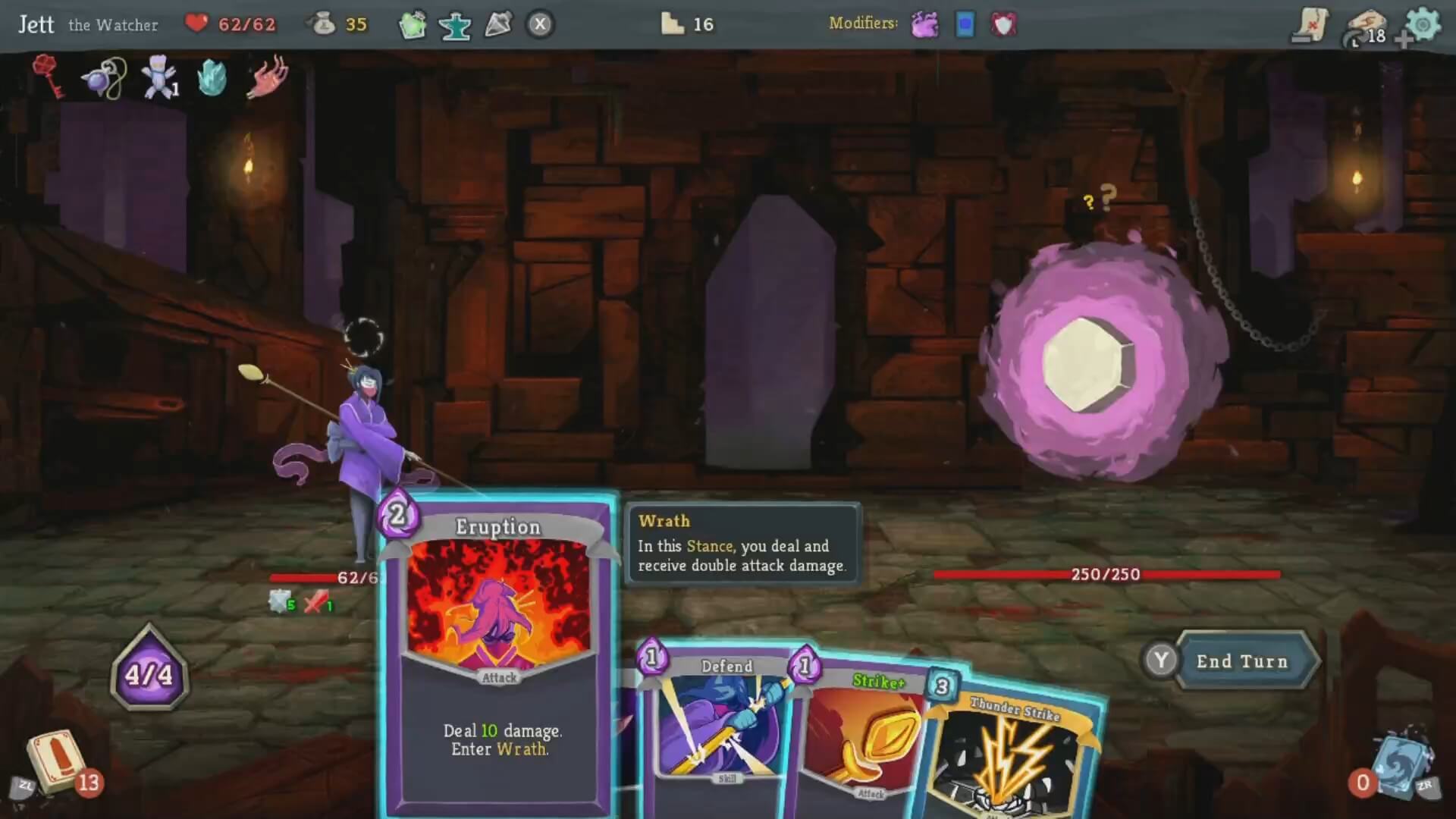Image resolution: width=1456 pixels, height=819 pixels.
Task: Inspect the pink slime modifier icon
Action: click(924, 24)
